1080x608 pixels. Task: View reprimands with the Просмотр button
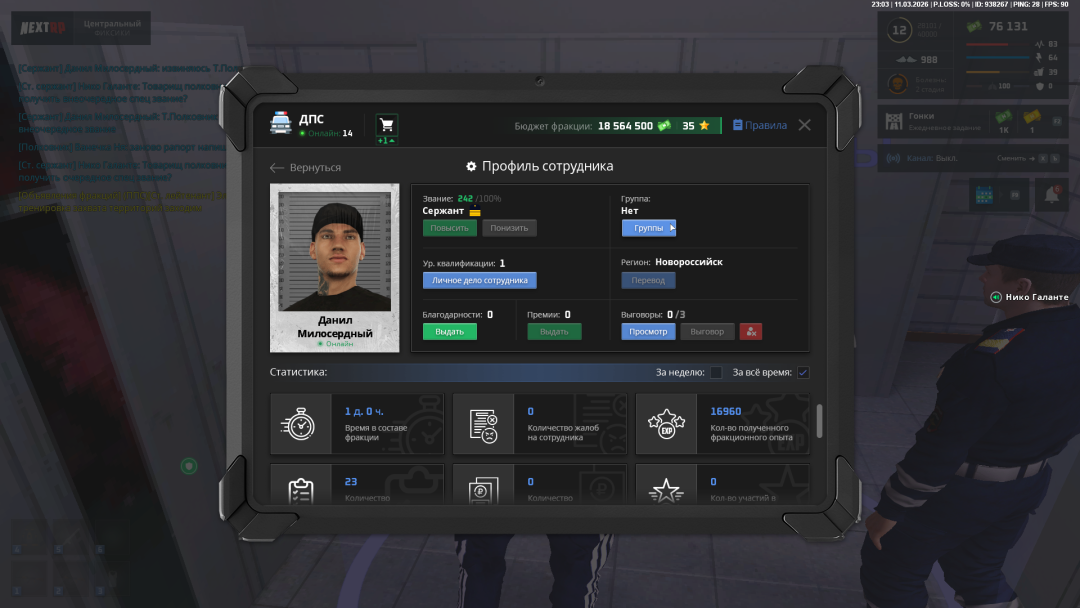648,331
